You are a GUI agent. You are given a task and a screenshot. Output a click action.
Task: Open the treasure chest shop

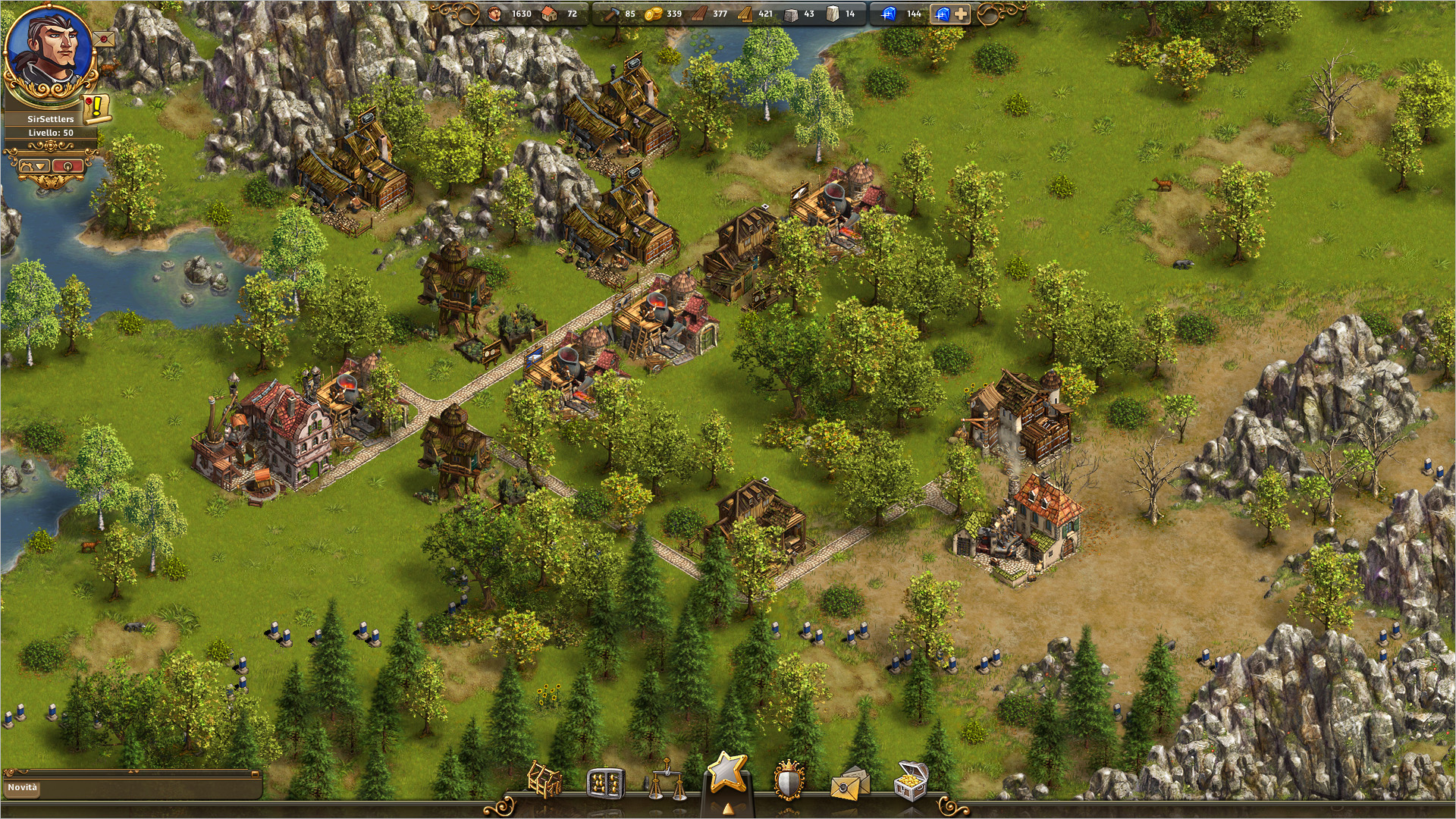(910, 781)
